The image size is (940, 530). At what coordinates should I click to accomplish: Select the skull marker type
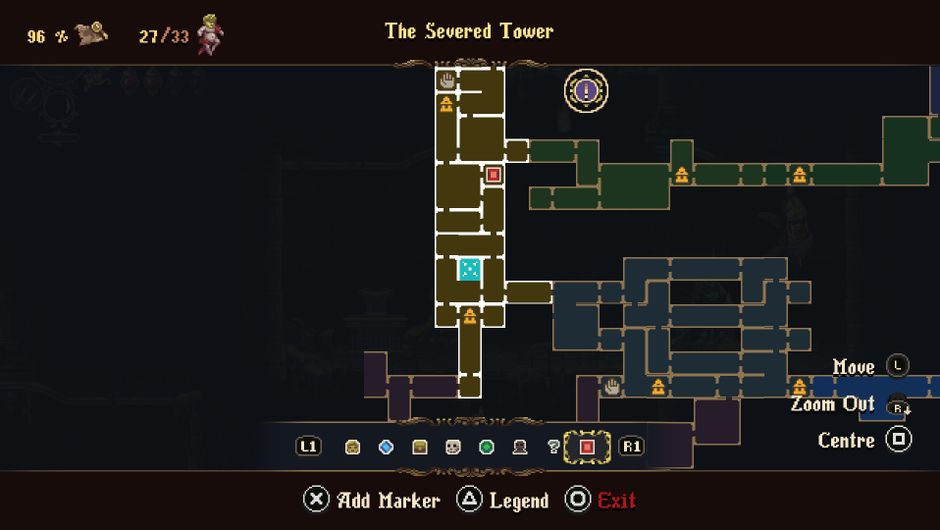(x=453, y=447)
